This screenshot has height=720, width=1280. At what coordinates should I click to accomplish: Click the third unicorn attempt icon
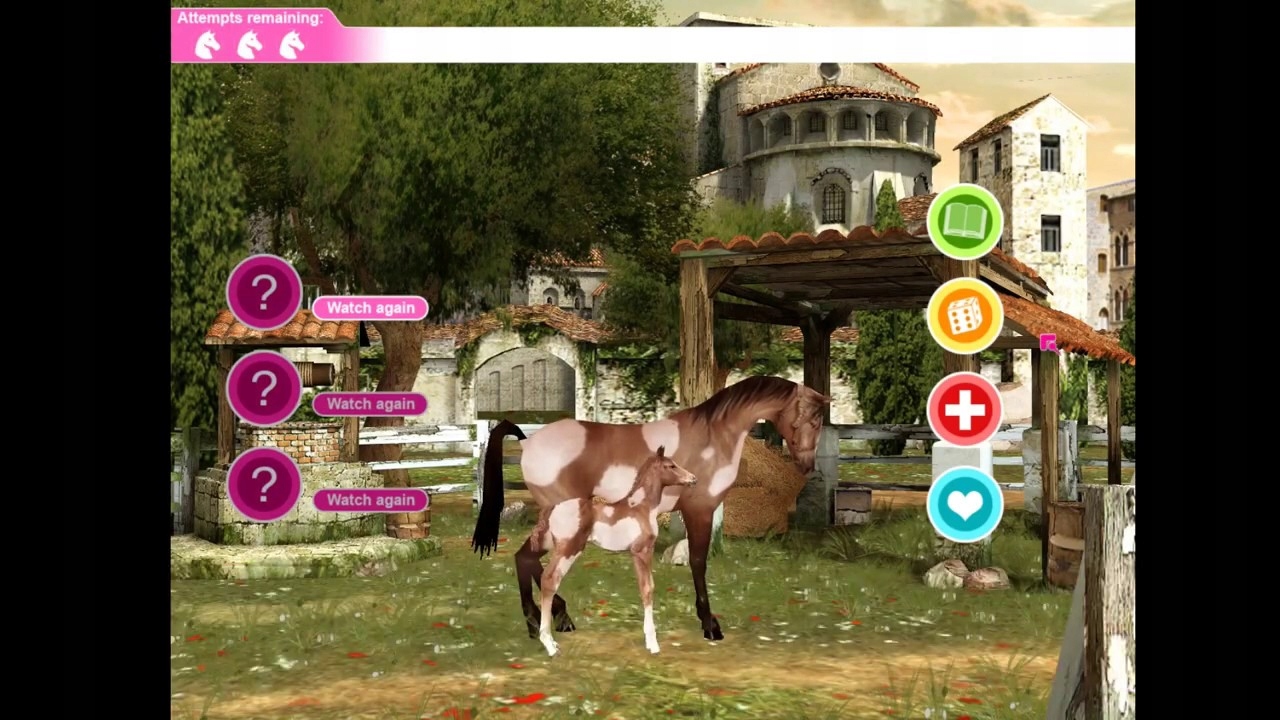click(291, 45)
